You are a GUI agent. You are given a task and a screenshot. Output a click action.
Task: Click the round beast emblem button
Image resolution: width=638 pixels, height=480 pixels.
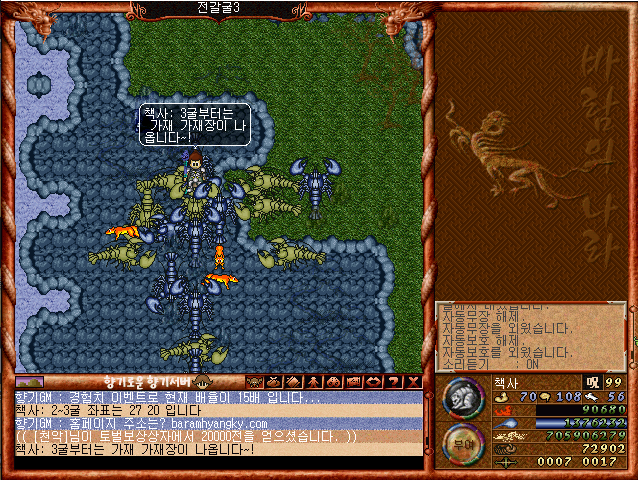coord(461,398)
